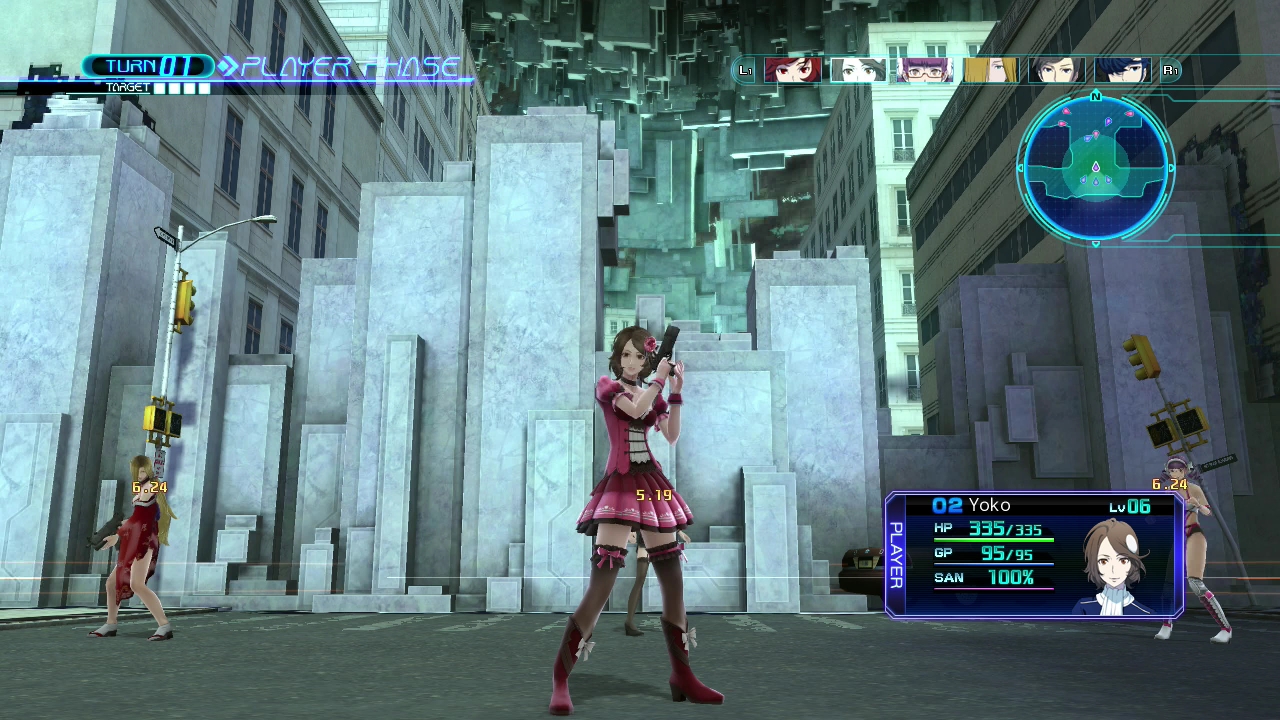This screenshot has width=1280, height=720.
Task: Switch to the dark-haired blue-eyed character portrait
Action: pyautogui.click(x=1056, y=70)
